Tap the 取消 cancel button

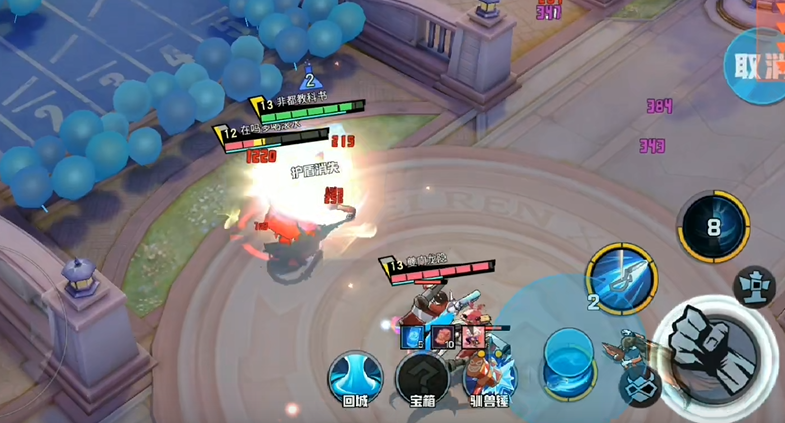click(x=757, y=66)
